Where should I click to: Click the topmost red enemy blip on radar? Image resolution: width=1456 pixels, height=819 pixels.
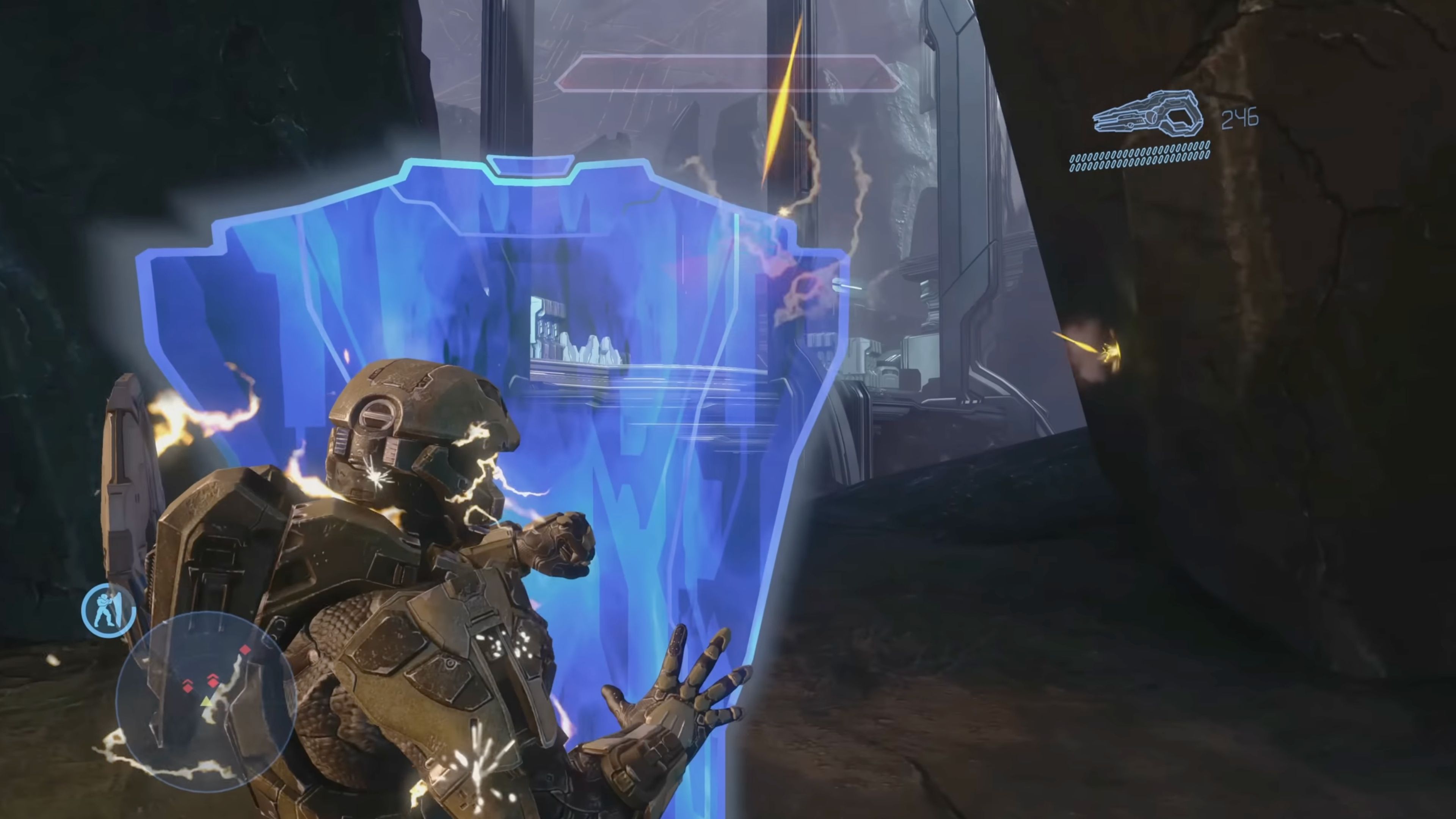pyautogui.click(x=245, y=650)
